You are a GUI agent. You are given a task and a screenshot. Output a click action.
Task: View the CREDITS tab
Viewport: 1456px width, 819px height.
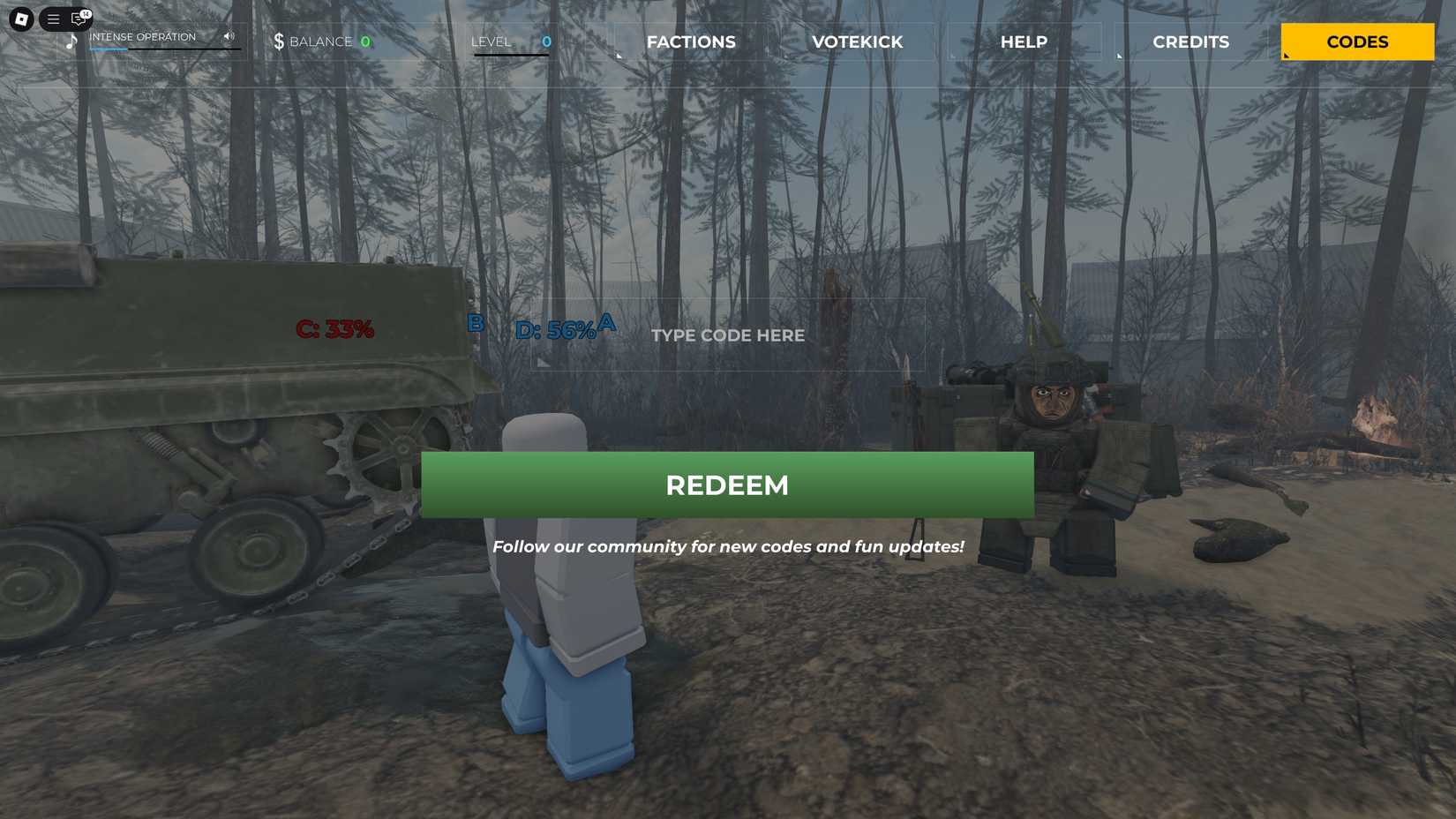click(1190, 41)
